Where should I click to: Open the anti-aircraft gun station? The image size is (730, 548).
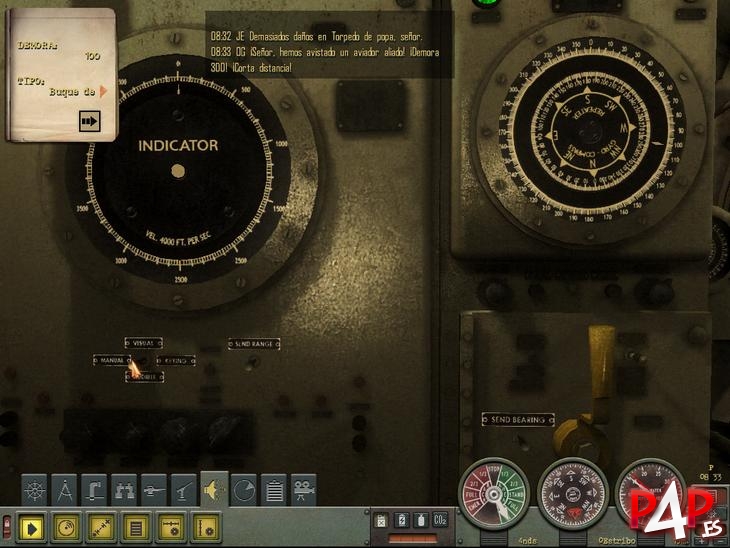(x=185, y=489)
